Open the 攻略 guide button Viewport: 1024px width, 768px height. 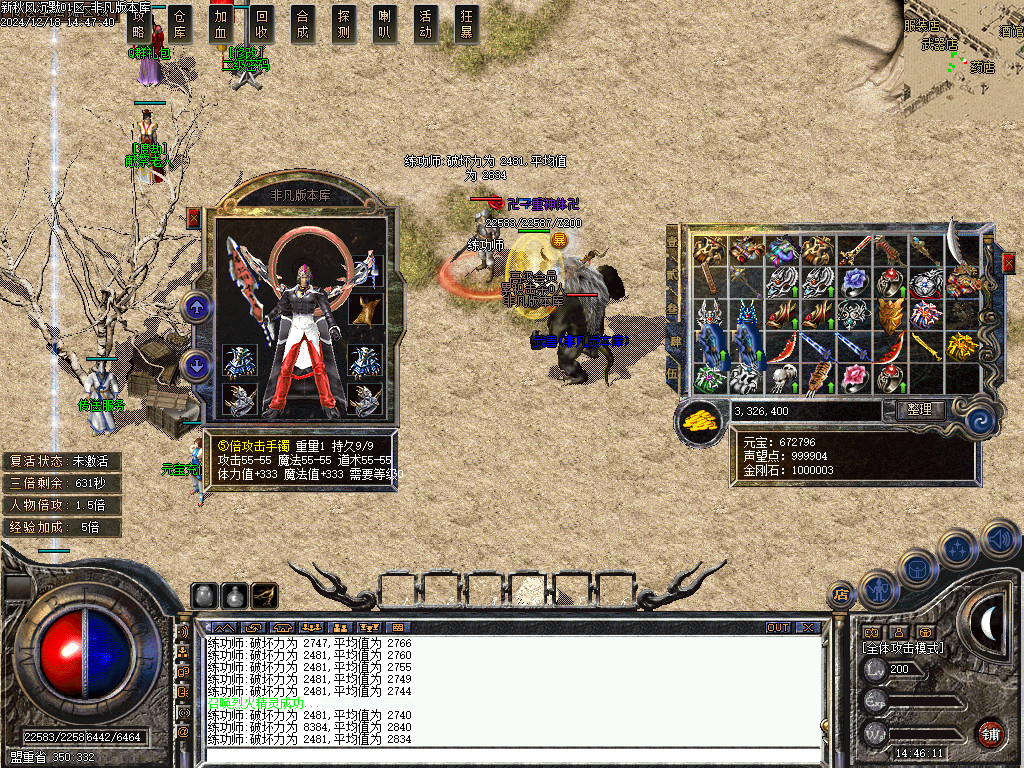pos(139,23)
